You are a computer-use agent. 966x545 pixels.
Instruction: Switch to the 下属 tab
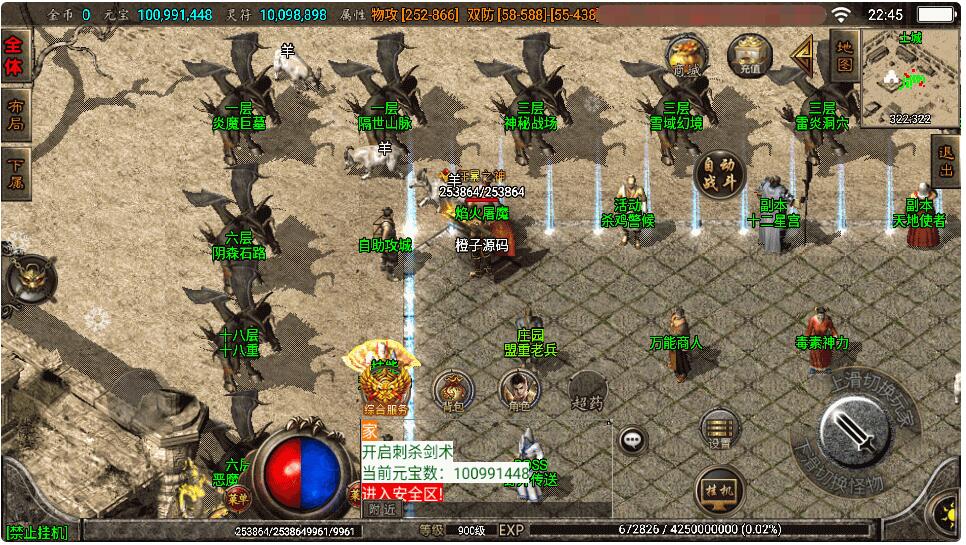click(17, 173)
